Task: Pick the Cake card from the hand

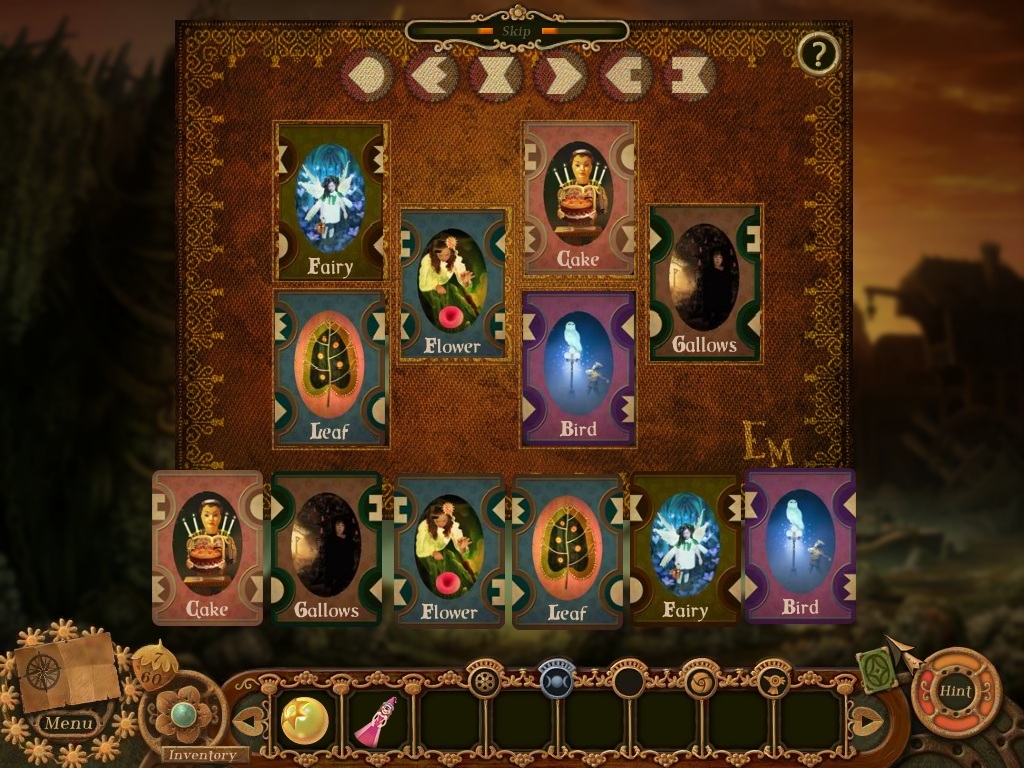Action: point(207,548)
